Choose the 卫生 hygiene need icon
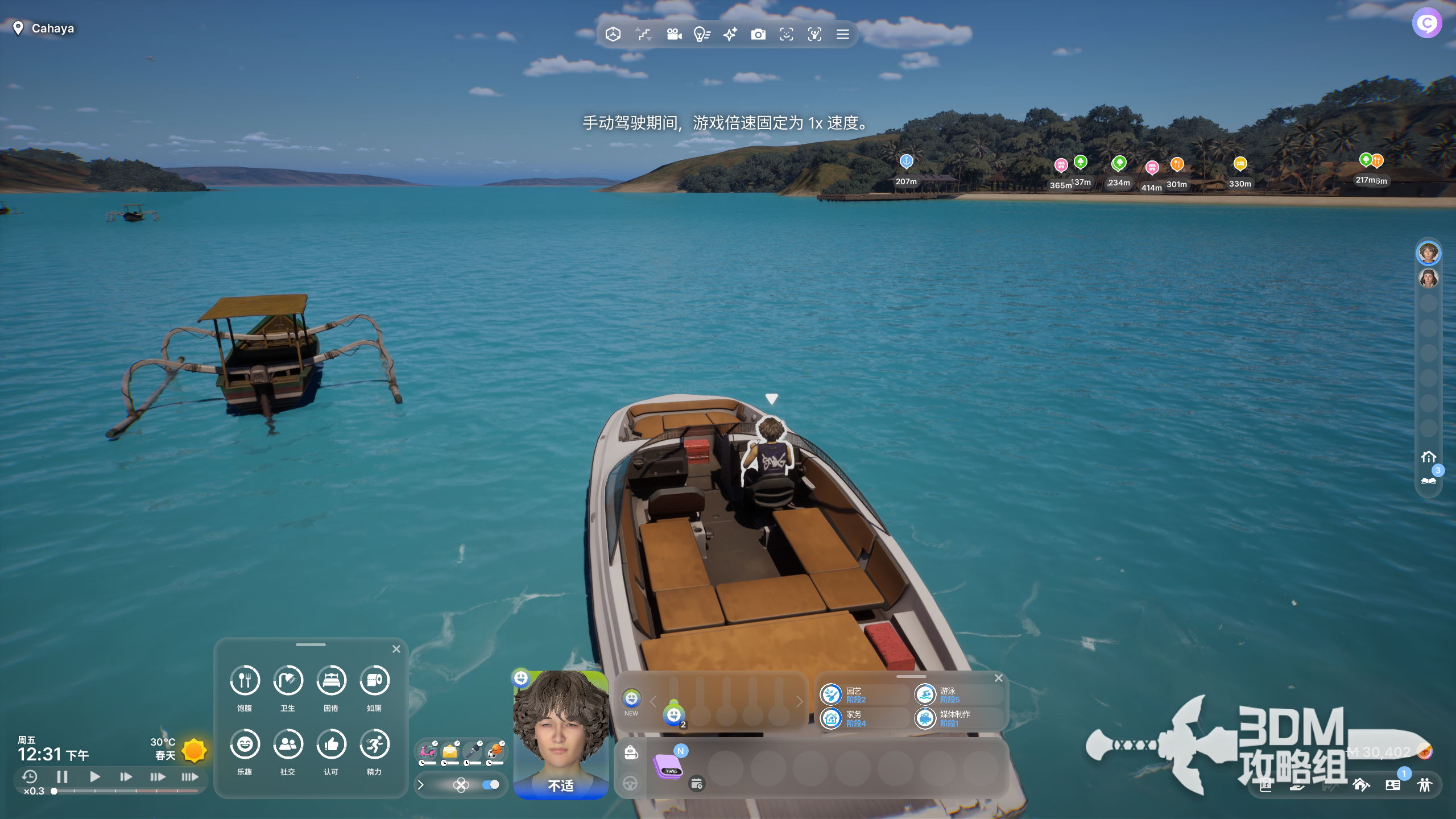The height and width of the screenshot is (819, 1456). click(x=288, y=680)
